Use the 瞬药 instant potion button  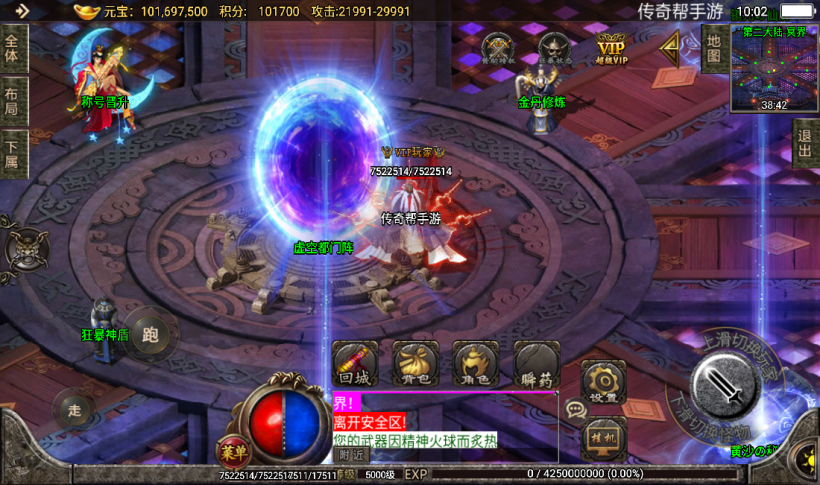537,365
